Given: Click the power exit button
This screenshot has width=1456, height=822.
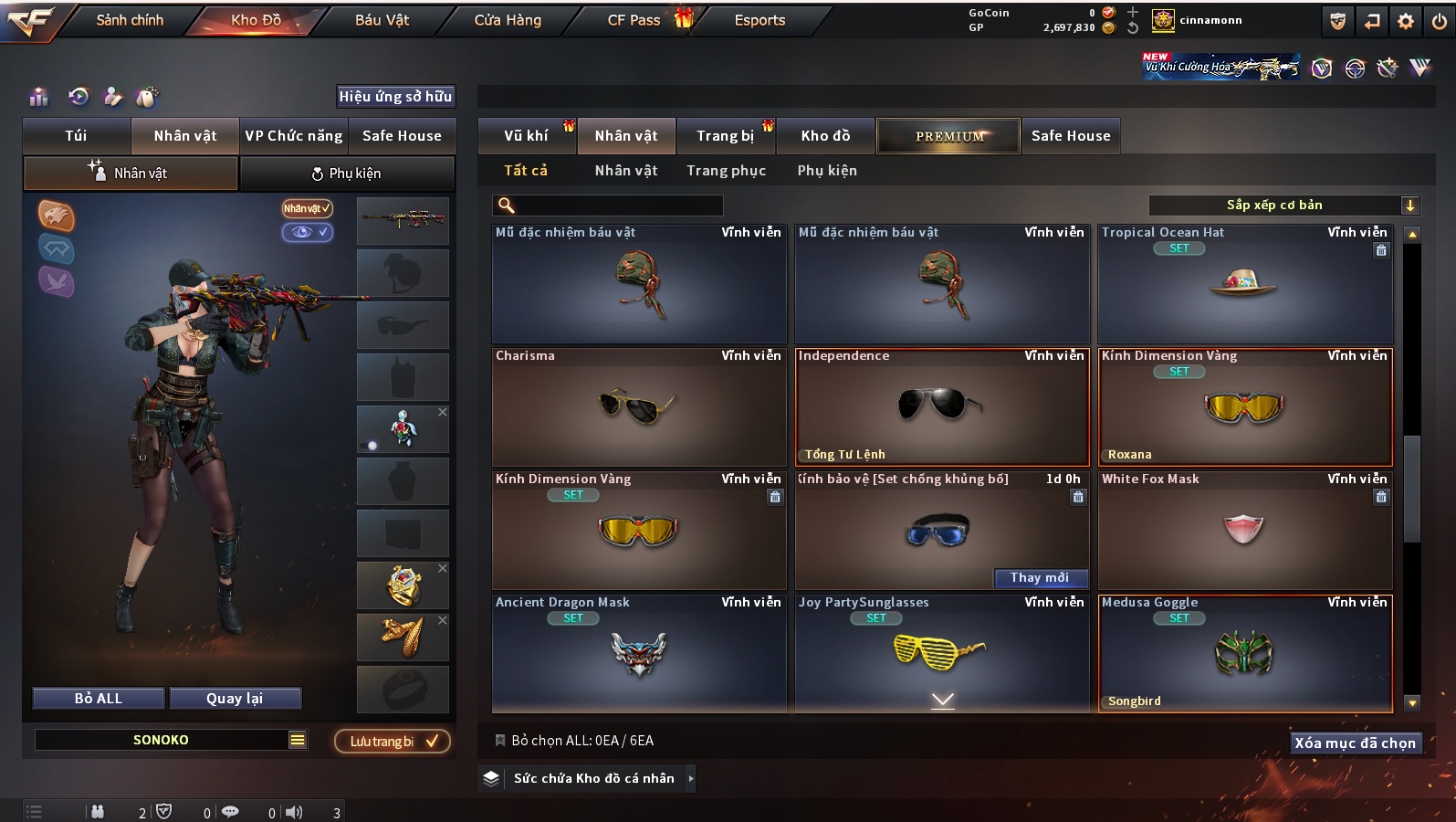Looking at the screenshot, I should [x=1440, y=21].
